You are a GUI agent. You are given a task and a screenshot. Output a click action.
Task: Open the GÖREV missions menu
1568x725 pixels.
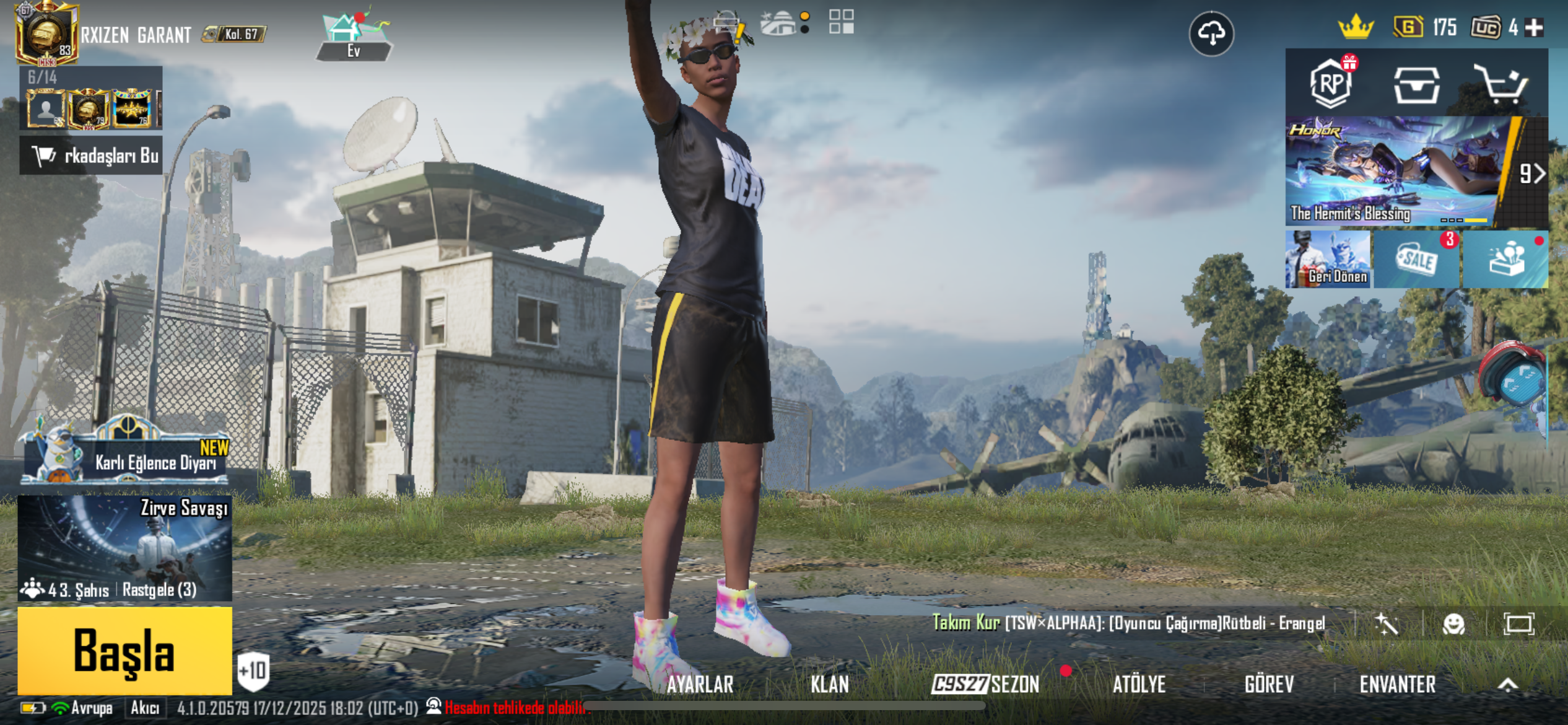pyautogui.click(x=1269, y=684)
